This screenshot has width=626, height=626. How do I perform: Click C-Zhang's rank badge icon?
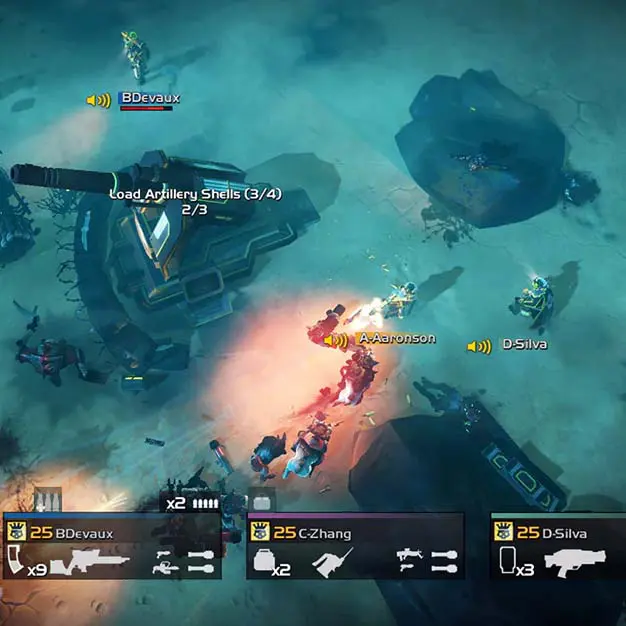pos(259,532)
